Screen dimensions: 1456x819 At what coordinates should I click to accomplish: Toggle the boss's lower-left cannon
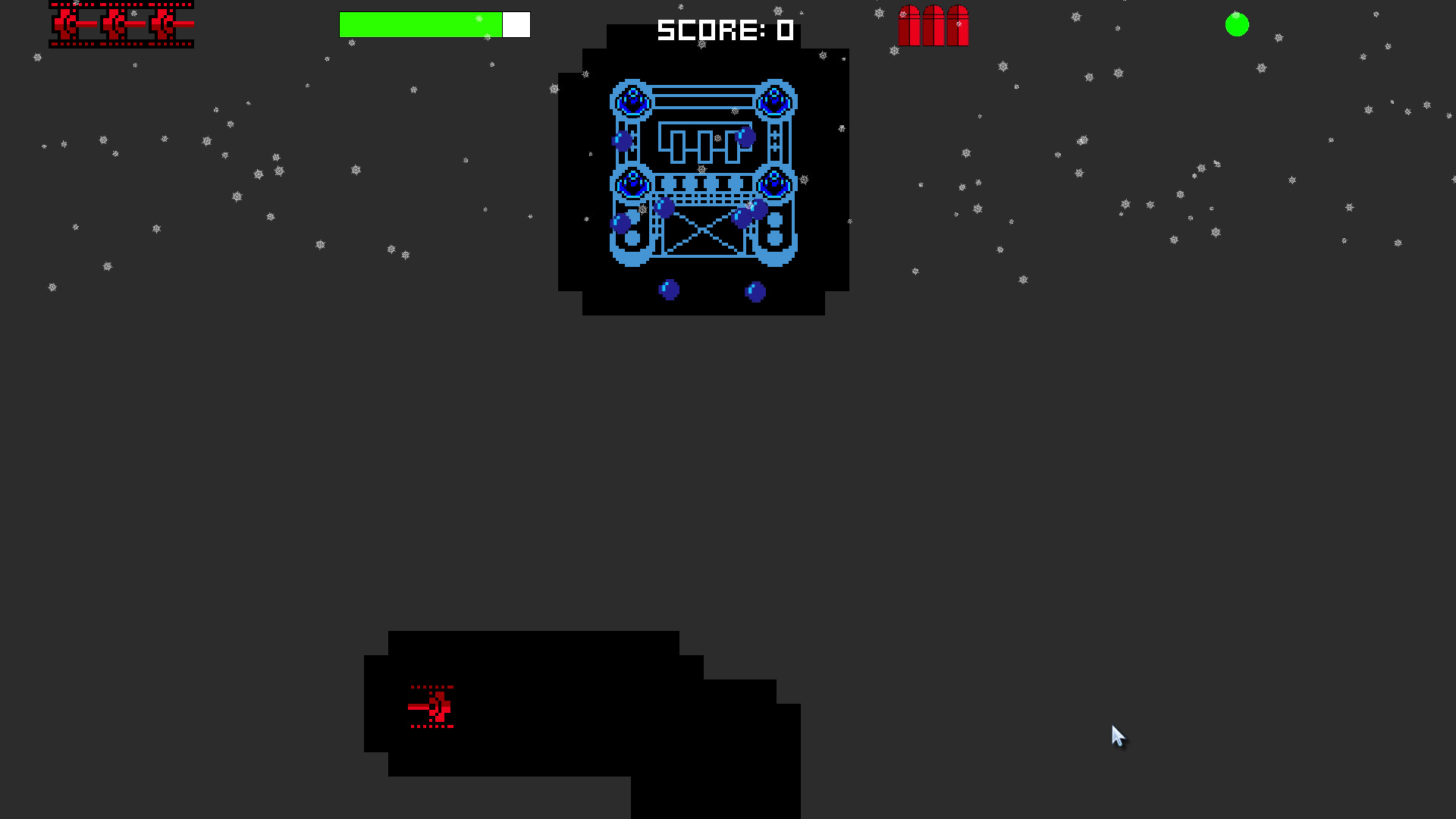point(632,182)
